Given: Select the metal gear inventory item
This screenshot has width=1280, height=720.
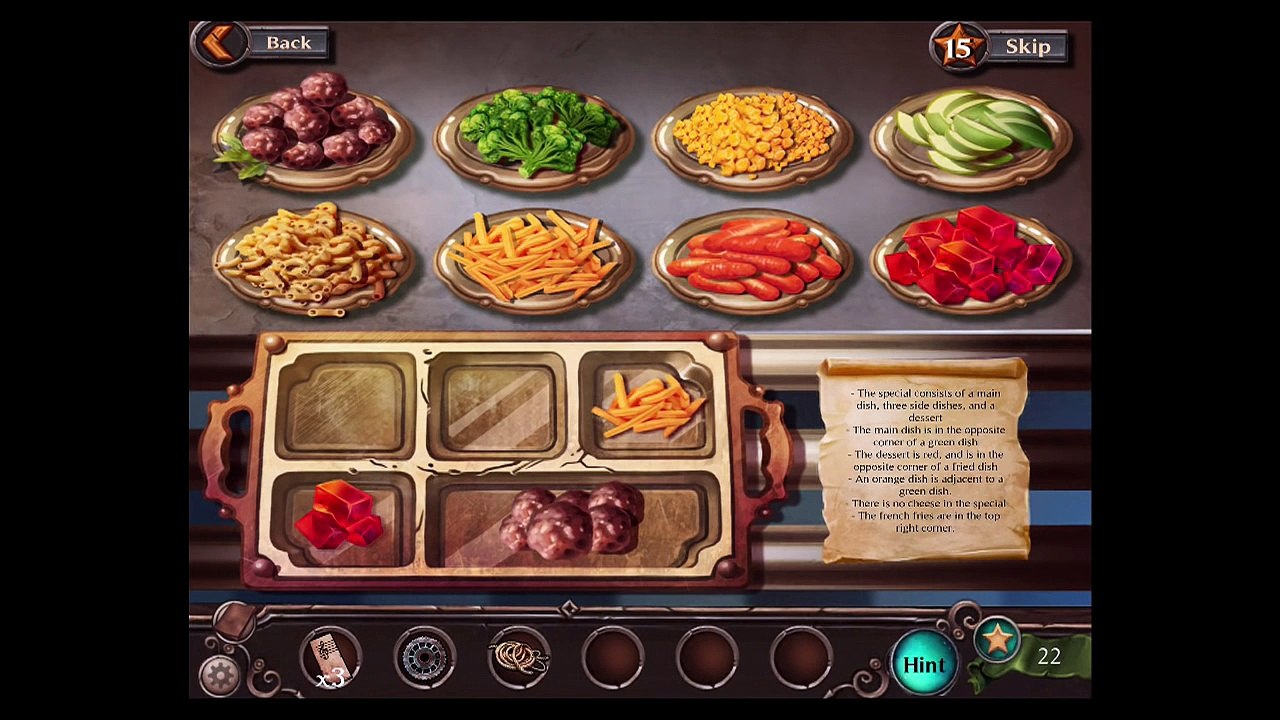Looking at the screenshot, I should pos(424,657).
